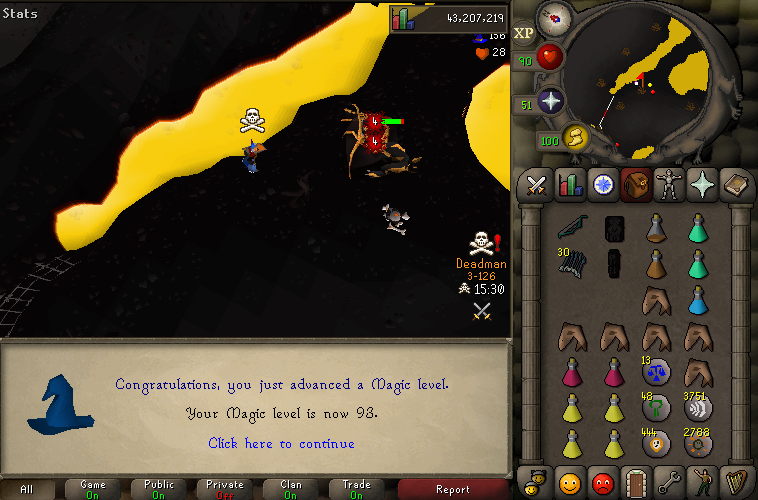
Task: Toggle run with the energy orb
Action: pos(573,136)
